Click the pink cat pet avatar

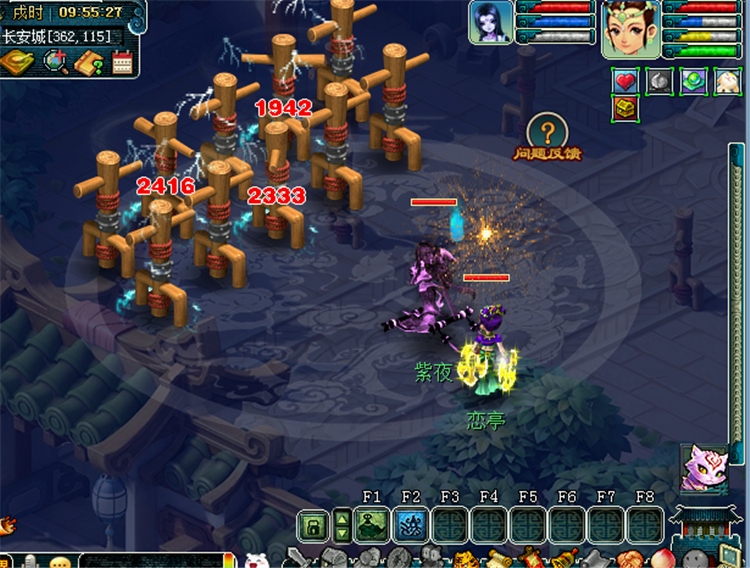pos(704,468)
